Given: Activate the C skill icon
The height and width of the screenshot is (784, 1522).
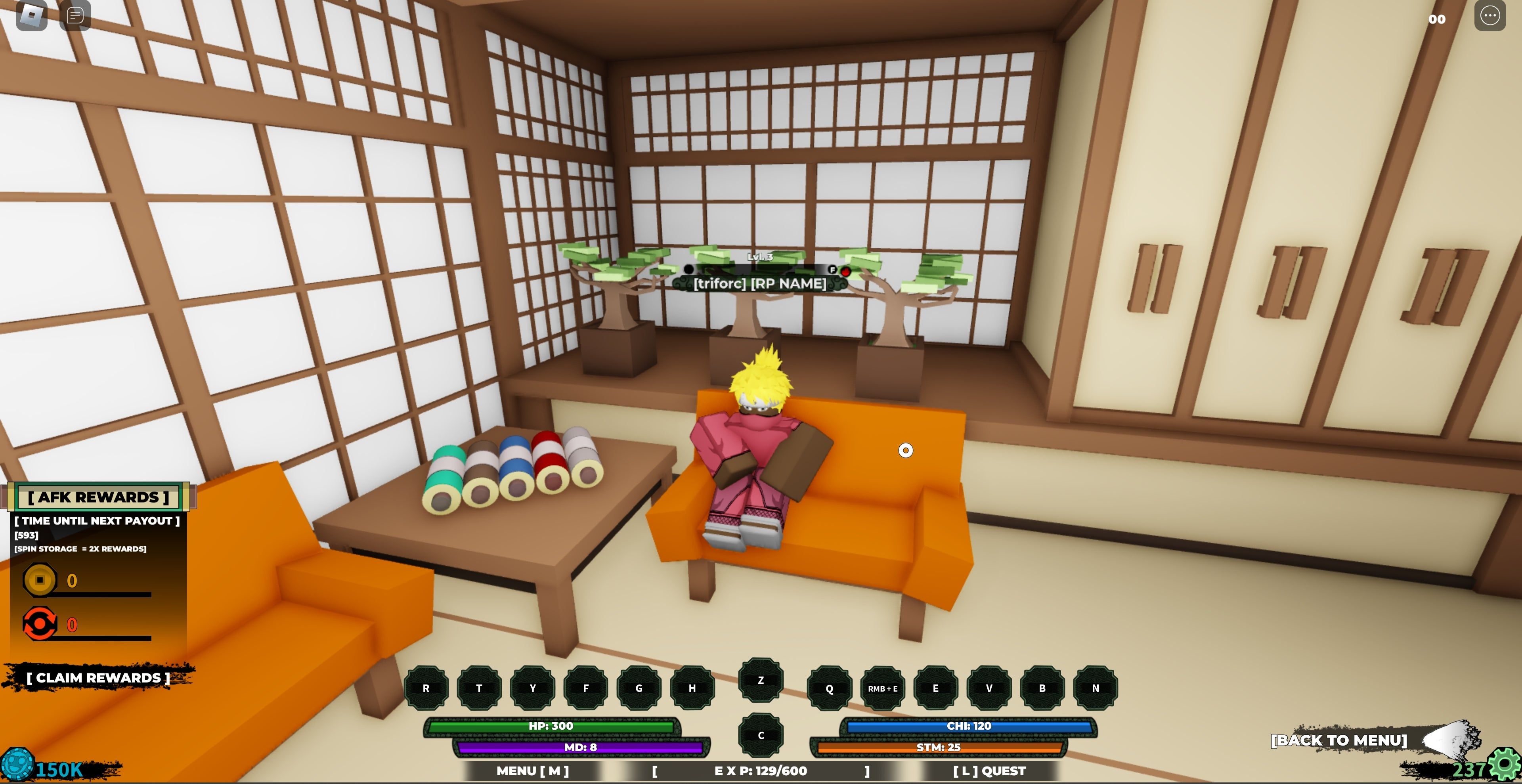Looking at the screenshot, I should pos(761,735).
